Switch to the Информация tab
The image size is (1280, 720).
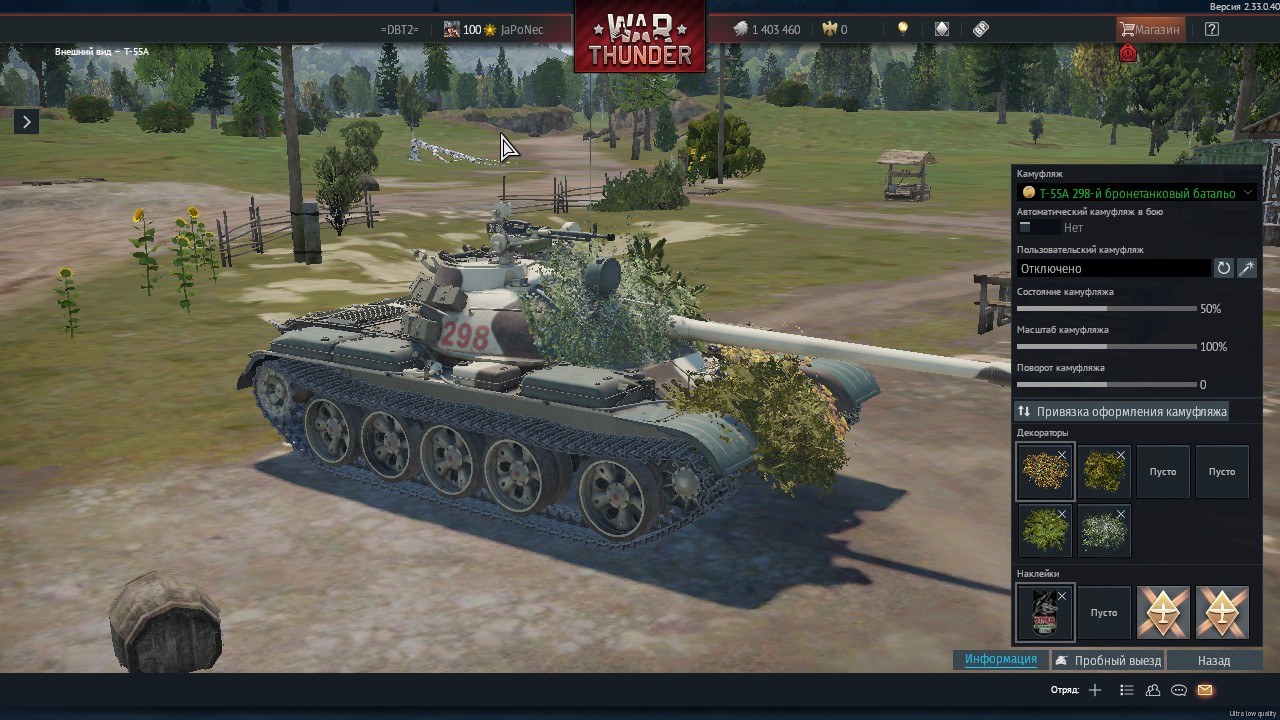tap(1000, 659)
